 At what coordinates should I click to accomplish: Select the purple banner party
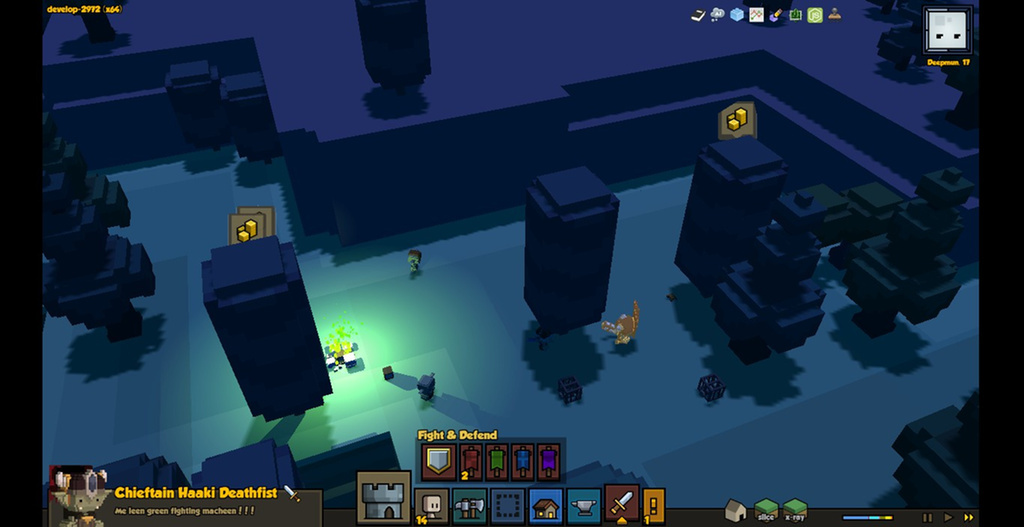pos(548,462)
